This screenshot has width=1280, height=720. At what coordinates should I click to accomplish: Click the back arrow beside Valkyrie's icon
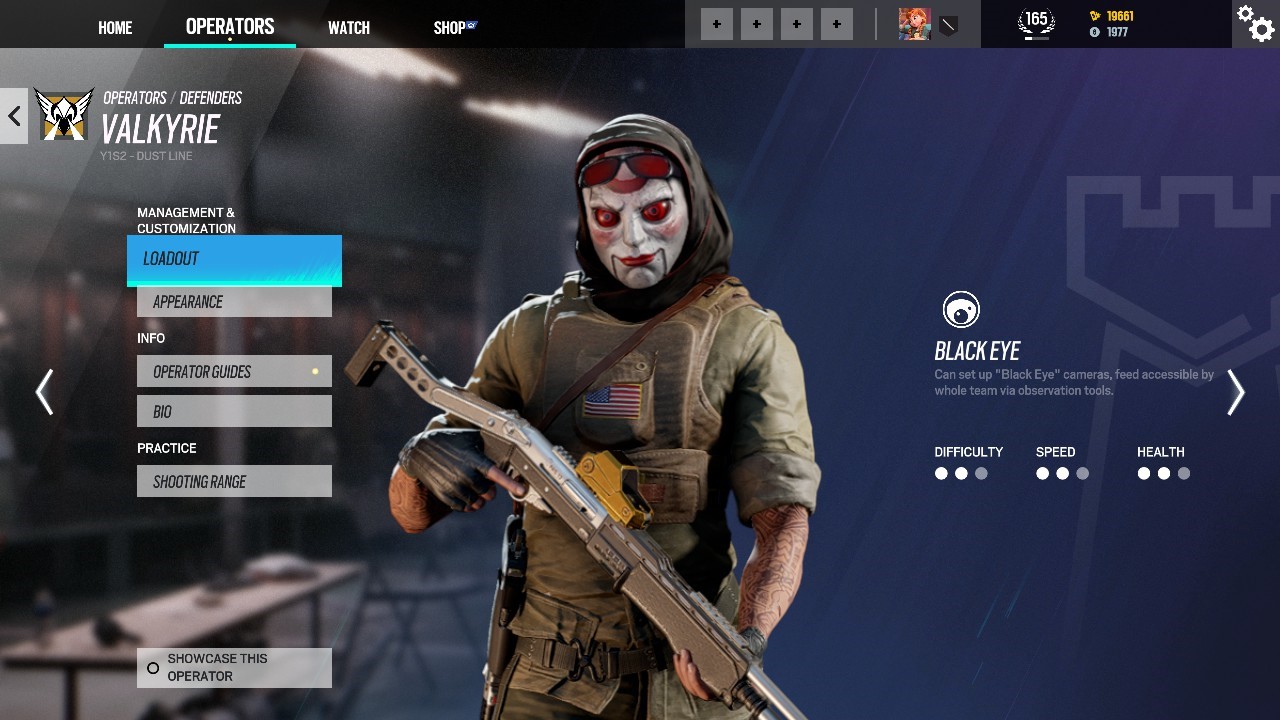(x=14, y=116)
